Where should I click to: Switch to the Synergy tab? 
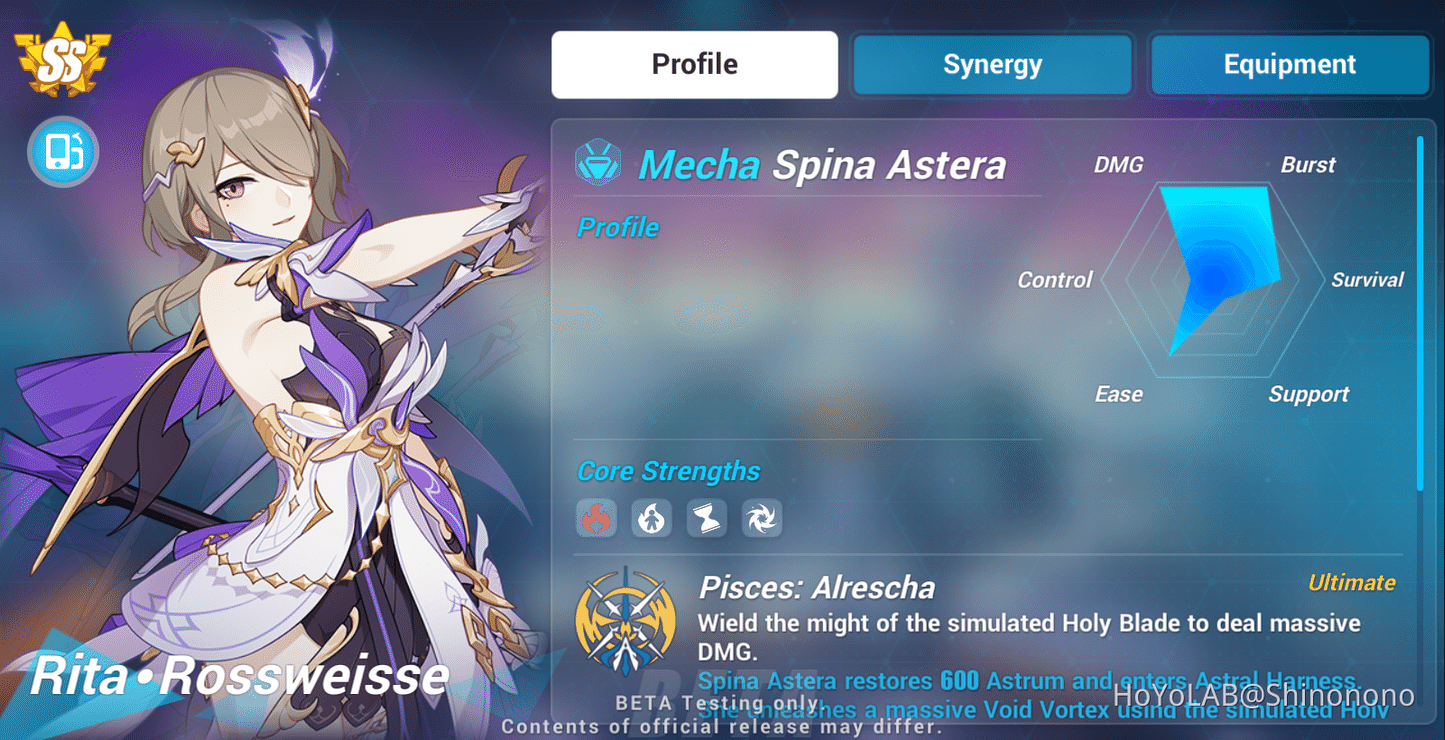991,64
